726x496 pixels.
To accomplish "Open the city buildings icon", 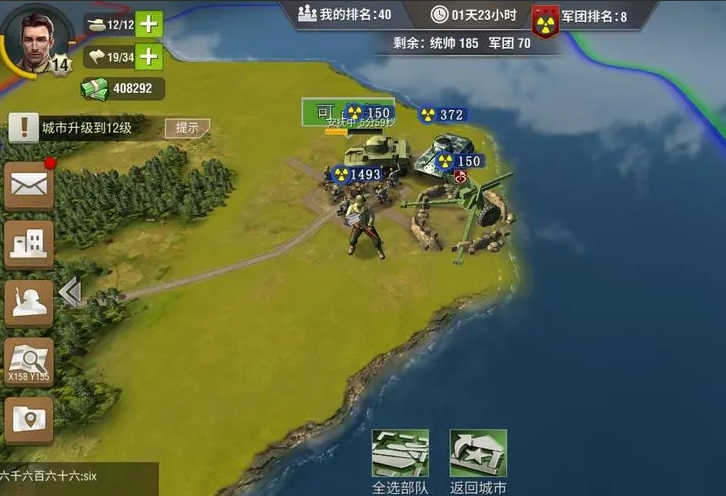I will 28,243.
